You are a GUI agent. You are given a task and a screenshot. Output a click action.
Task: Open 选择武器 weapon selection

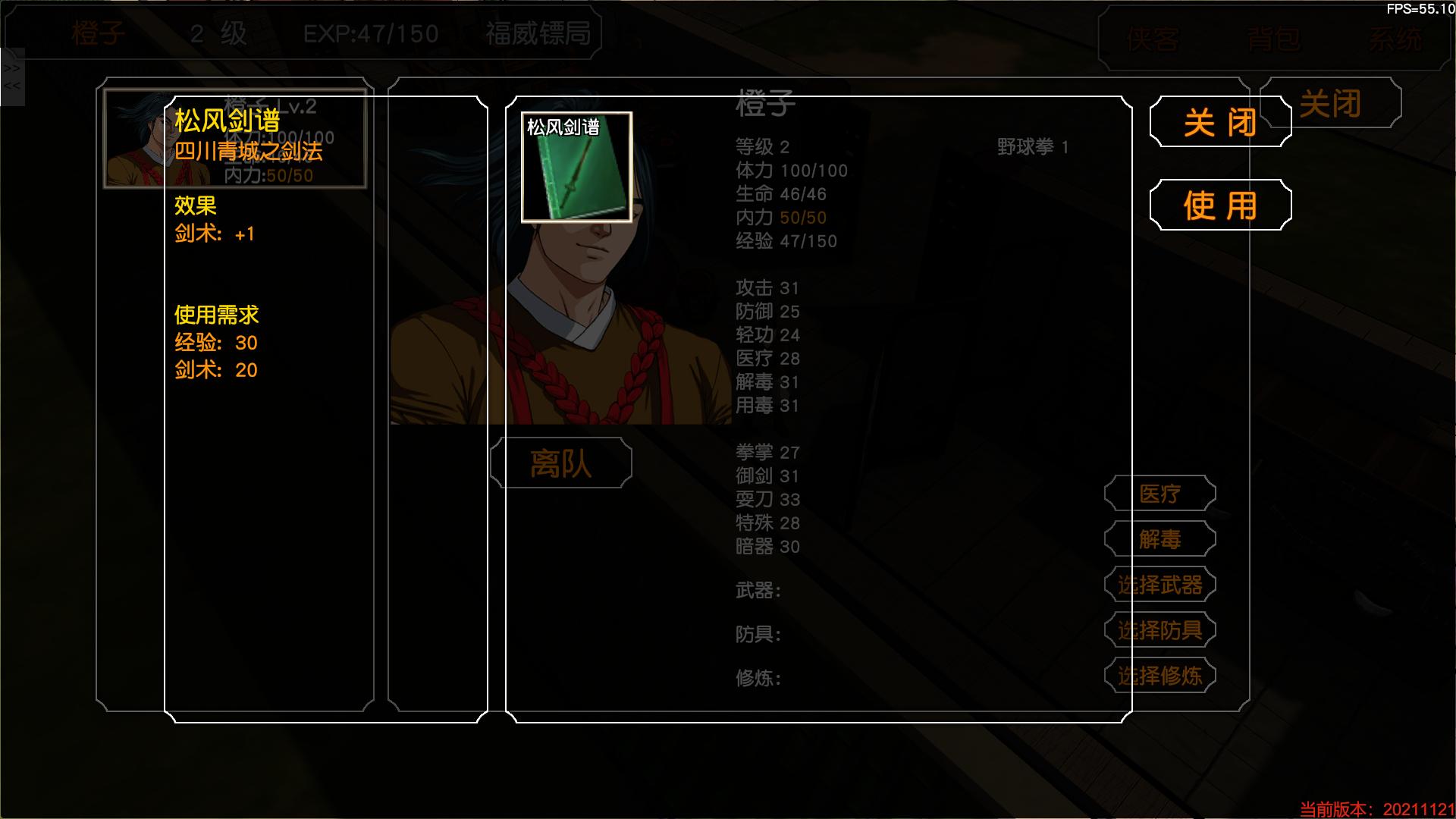1159,584
